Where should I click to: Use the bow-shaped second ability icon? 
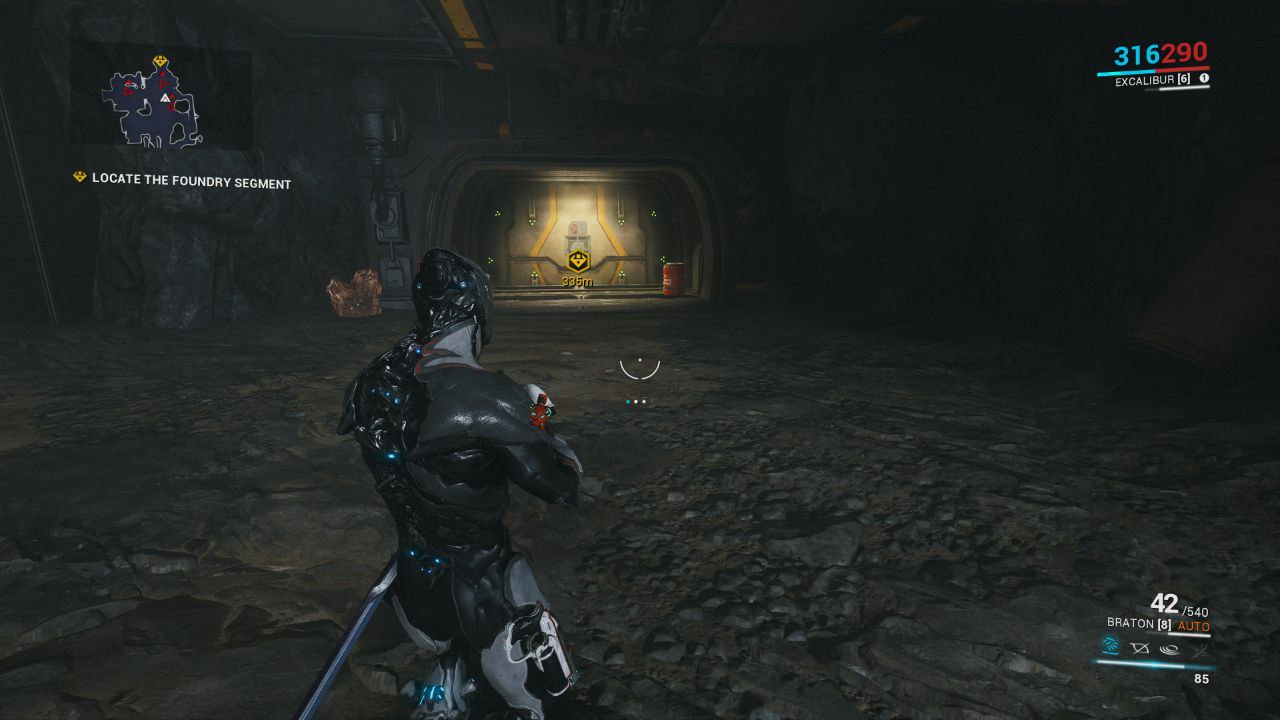tap(1139, 648)
